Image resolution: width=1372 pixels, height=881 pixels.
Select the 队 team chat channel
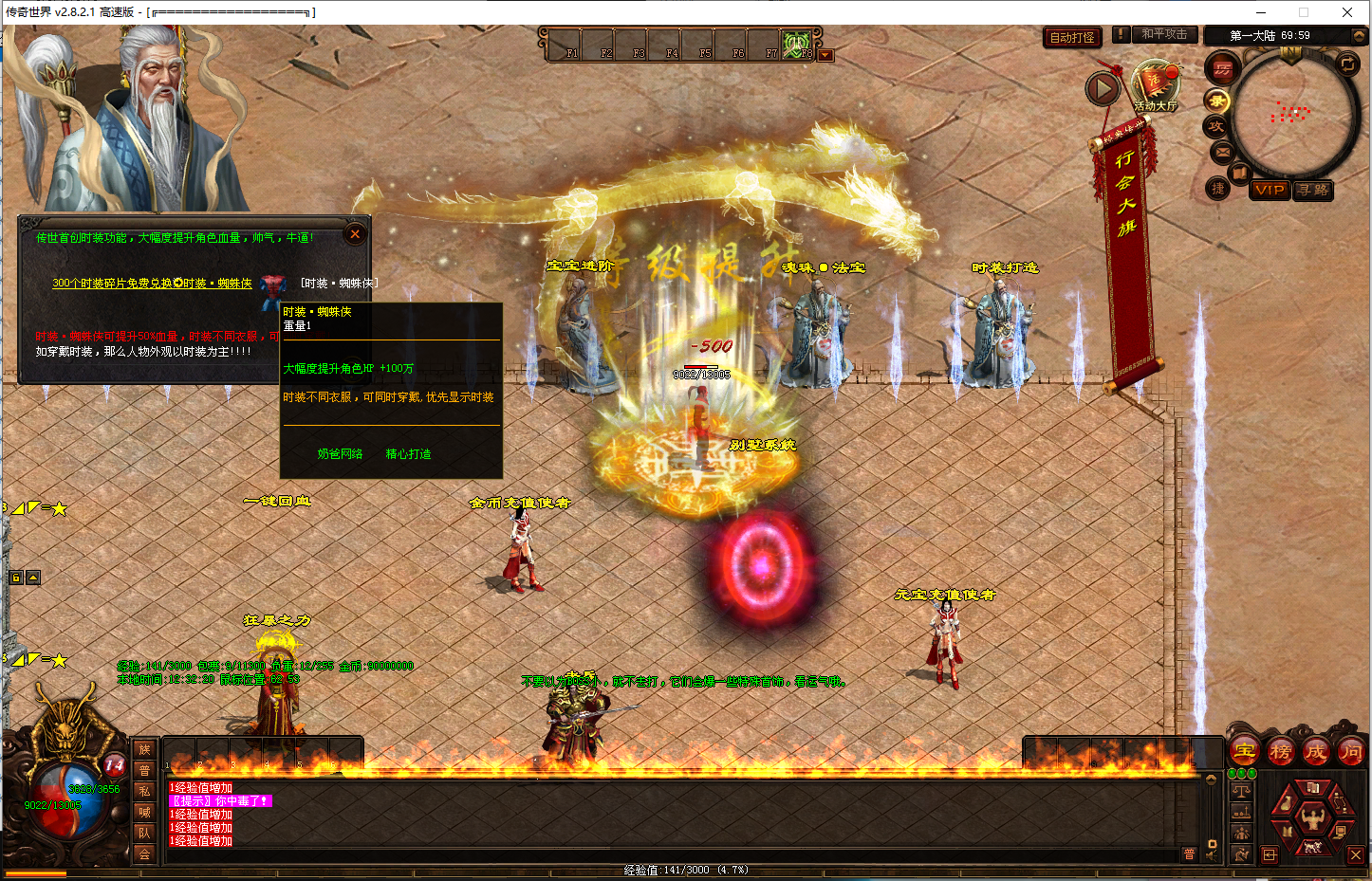click(144, 833)
